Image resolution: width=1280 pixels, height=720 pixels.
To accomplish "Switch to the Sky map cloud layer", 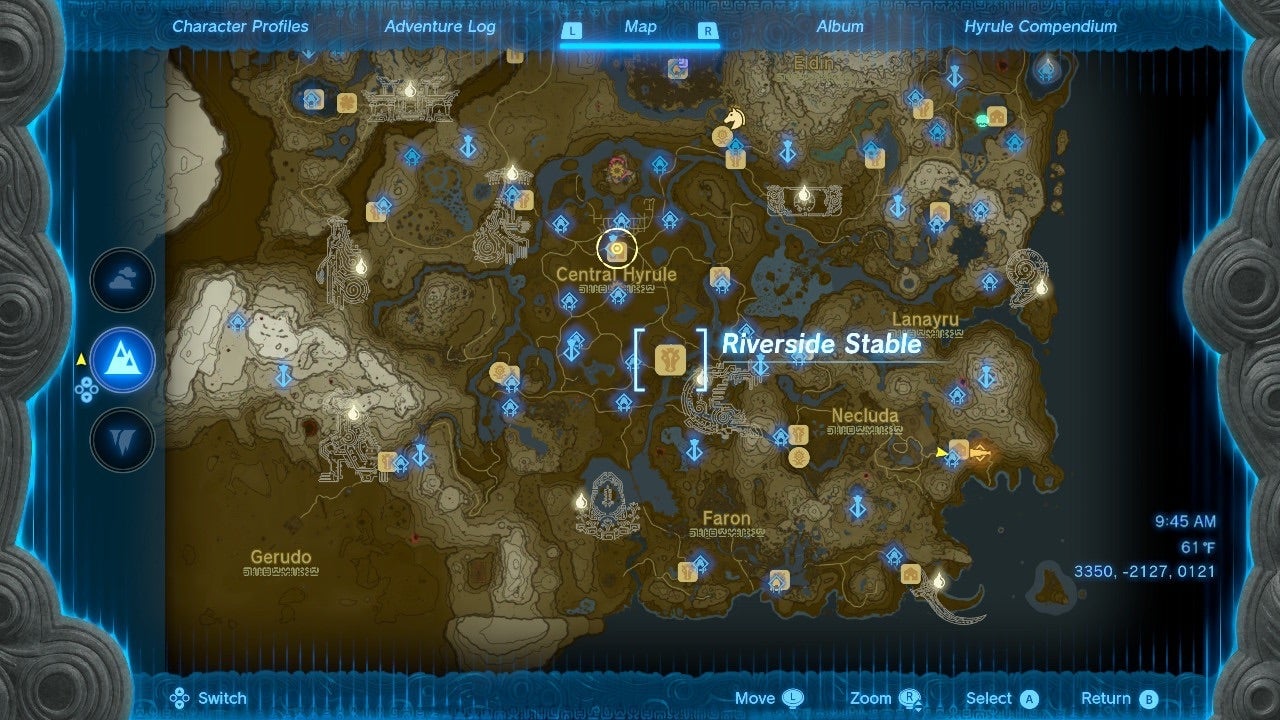I will [x=121, y=280].
